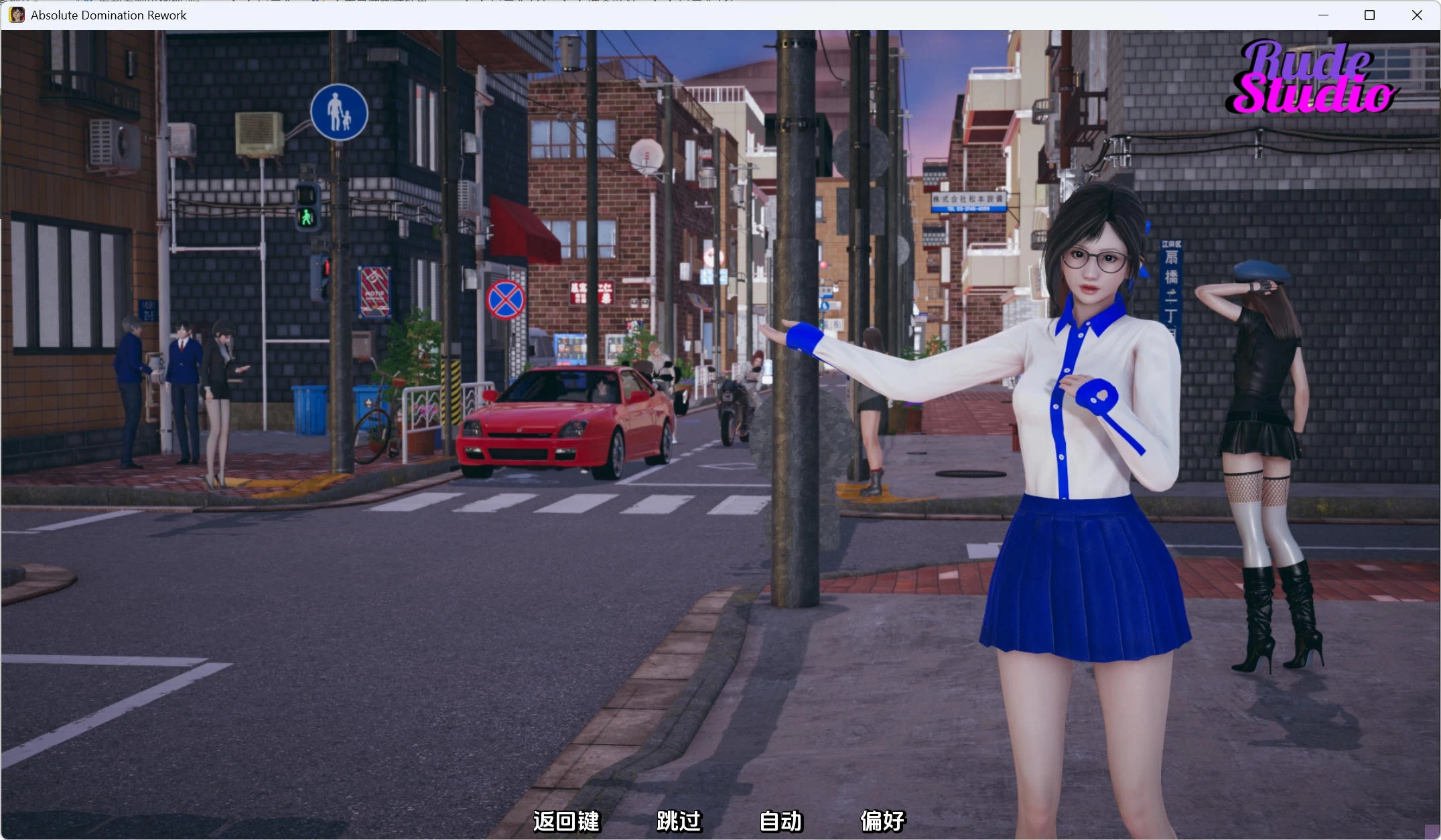Click the 返回键 back button

pyautogui.click(x=566, y=821)
